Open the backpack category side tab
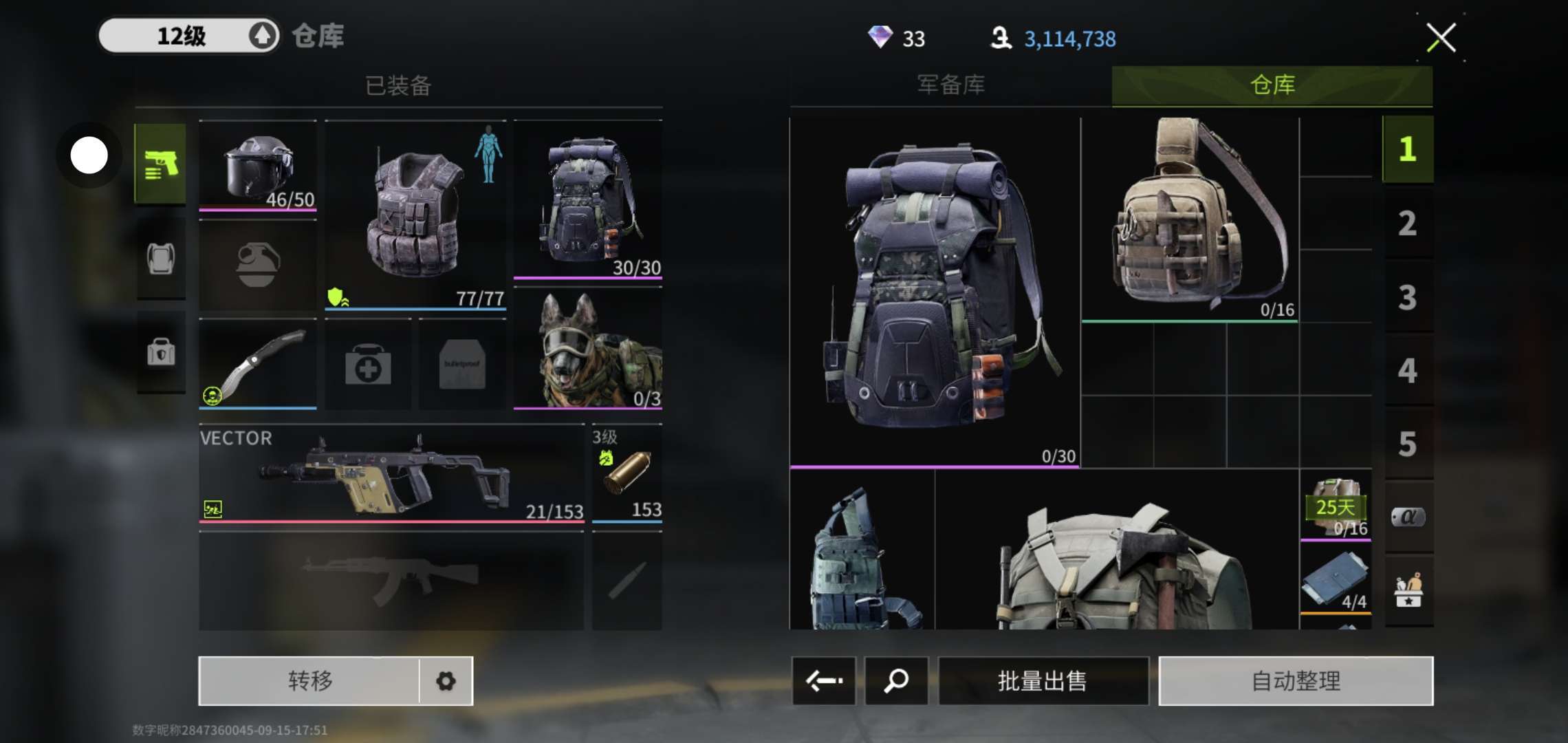Image resolution: width=1568 pixels, height=743 pixels. 161,259
